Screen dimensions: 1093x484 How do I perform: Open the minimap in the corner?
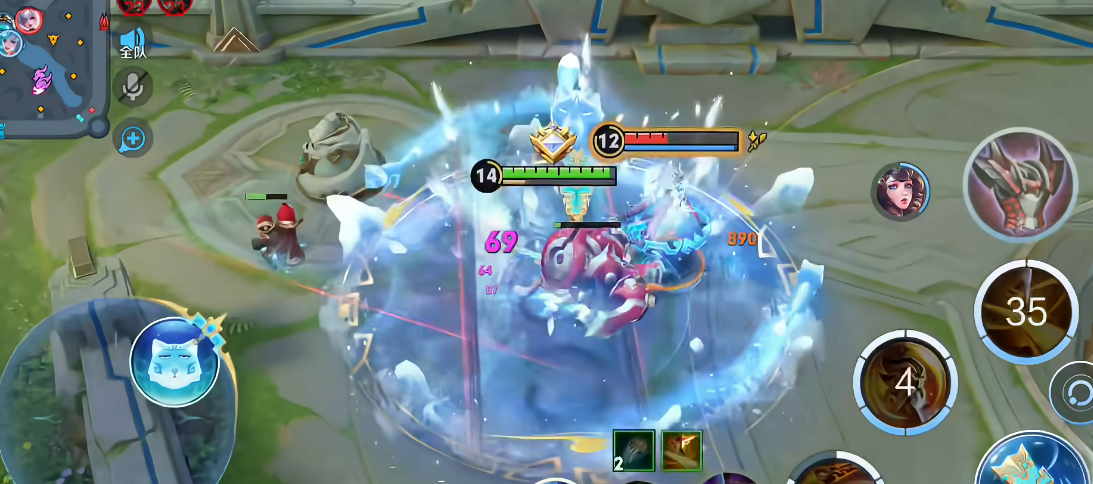point(50,65)
